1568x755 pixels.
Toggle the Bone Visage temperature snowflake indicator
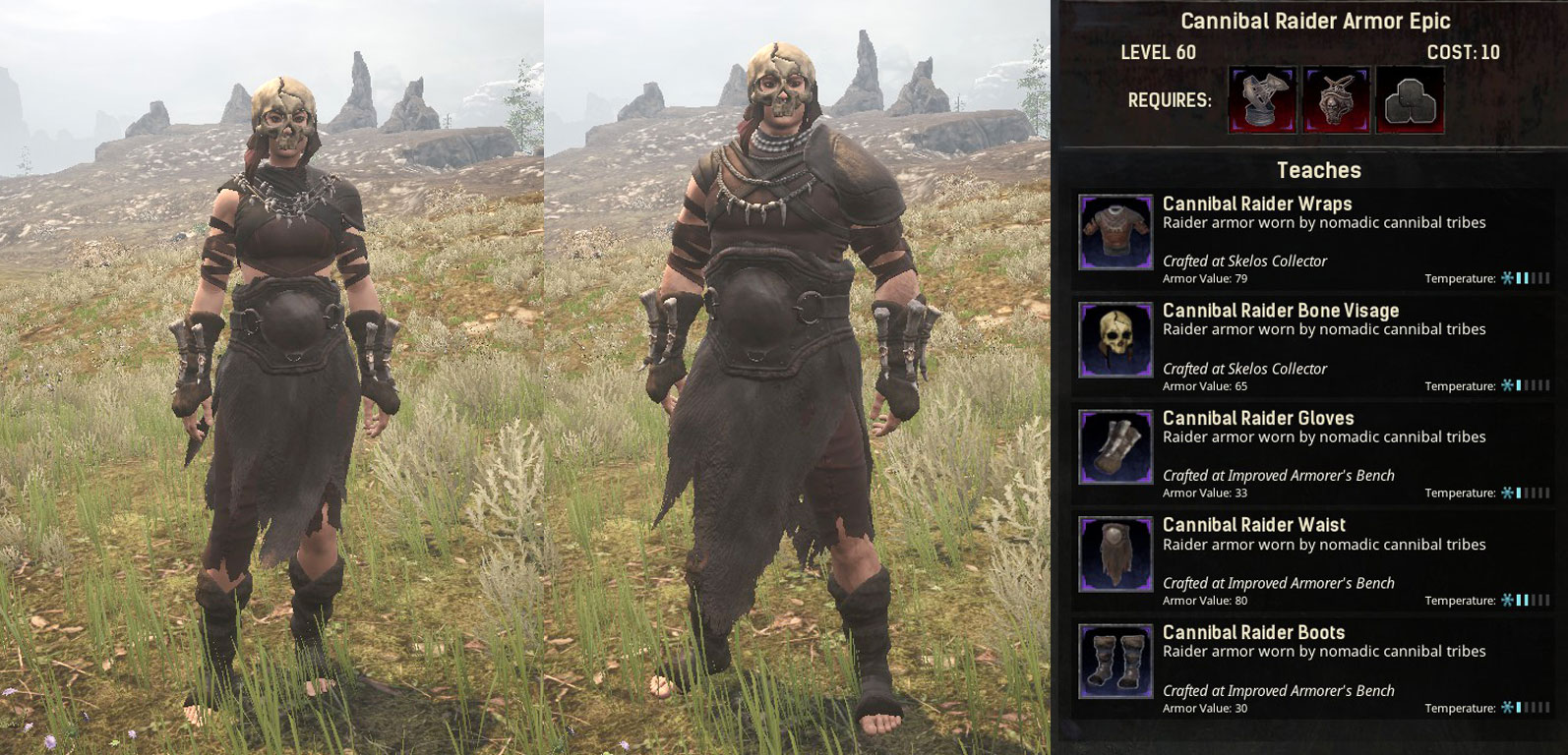tap(1505, 386)
